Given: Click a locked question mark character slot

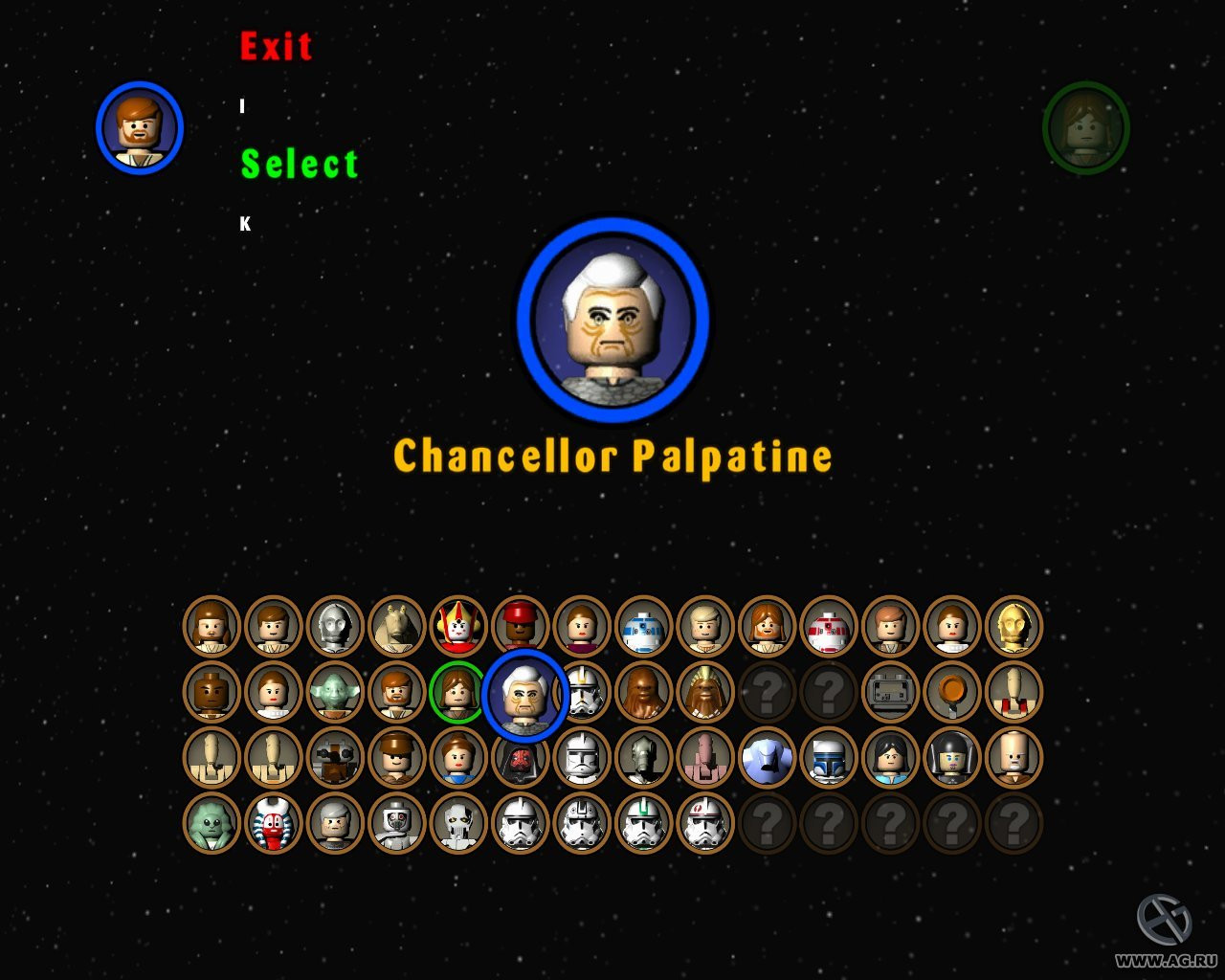Looking at the screenshot, I should coord(766,693).
